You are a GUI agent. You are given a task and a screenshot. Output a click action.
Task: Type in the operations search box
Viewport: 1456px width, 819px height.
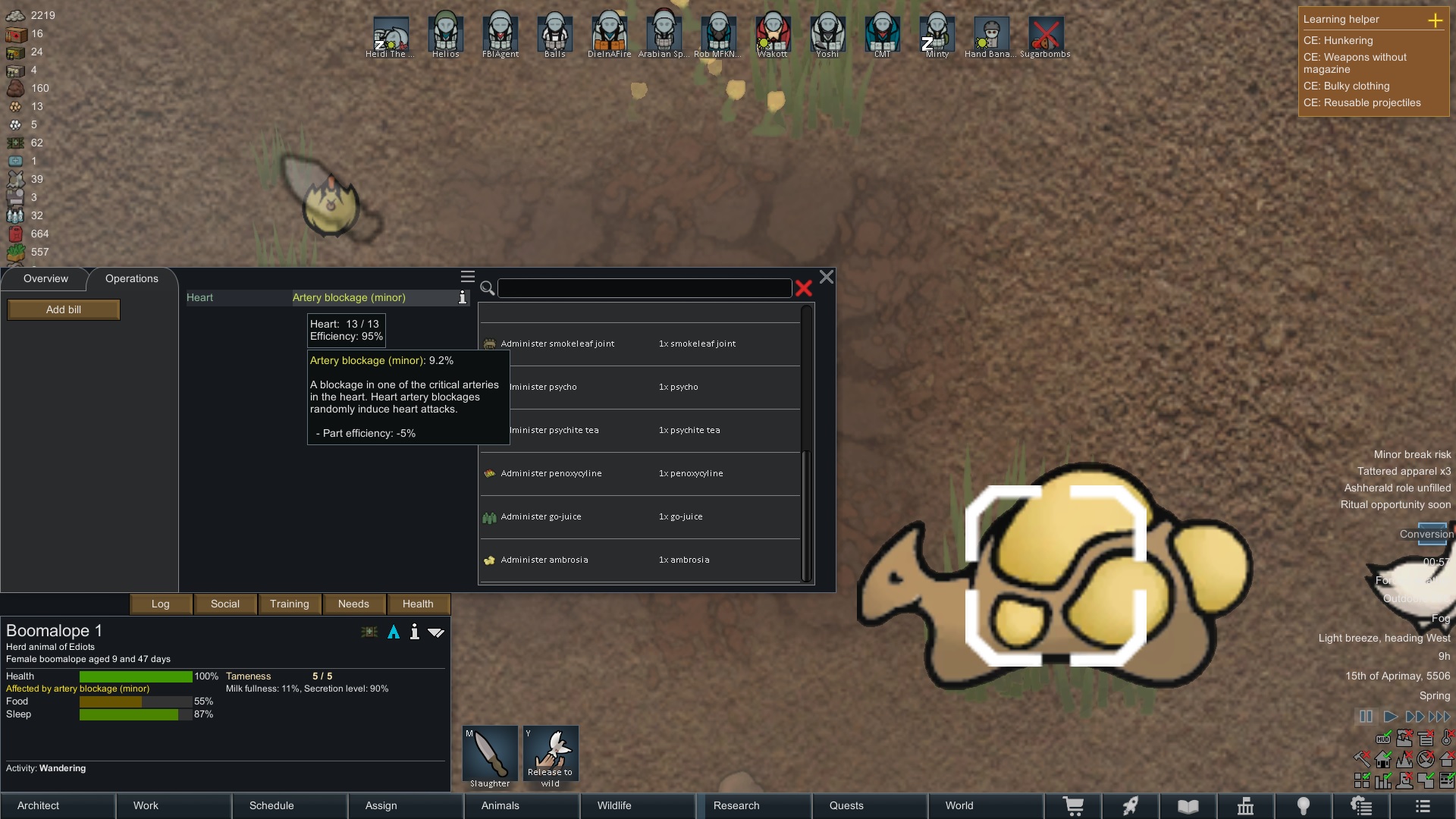(645, 288)
